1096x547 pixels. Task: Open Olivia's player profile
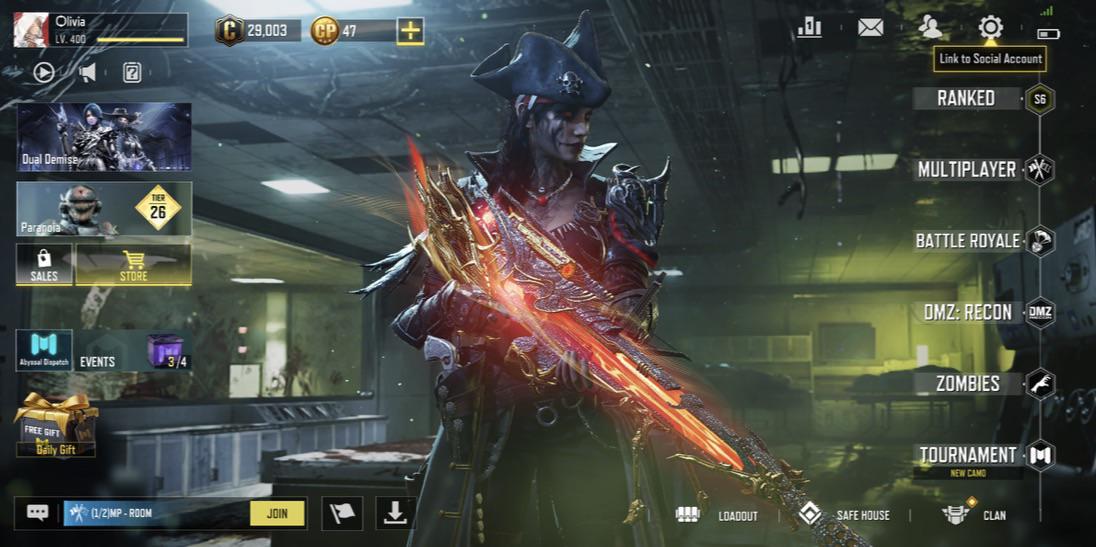pos(33,30)
